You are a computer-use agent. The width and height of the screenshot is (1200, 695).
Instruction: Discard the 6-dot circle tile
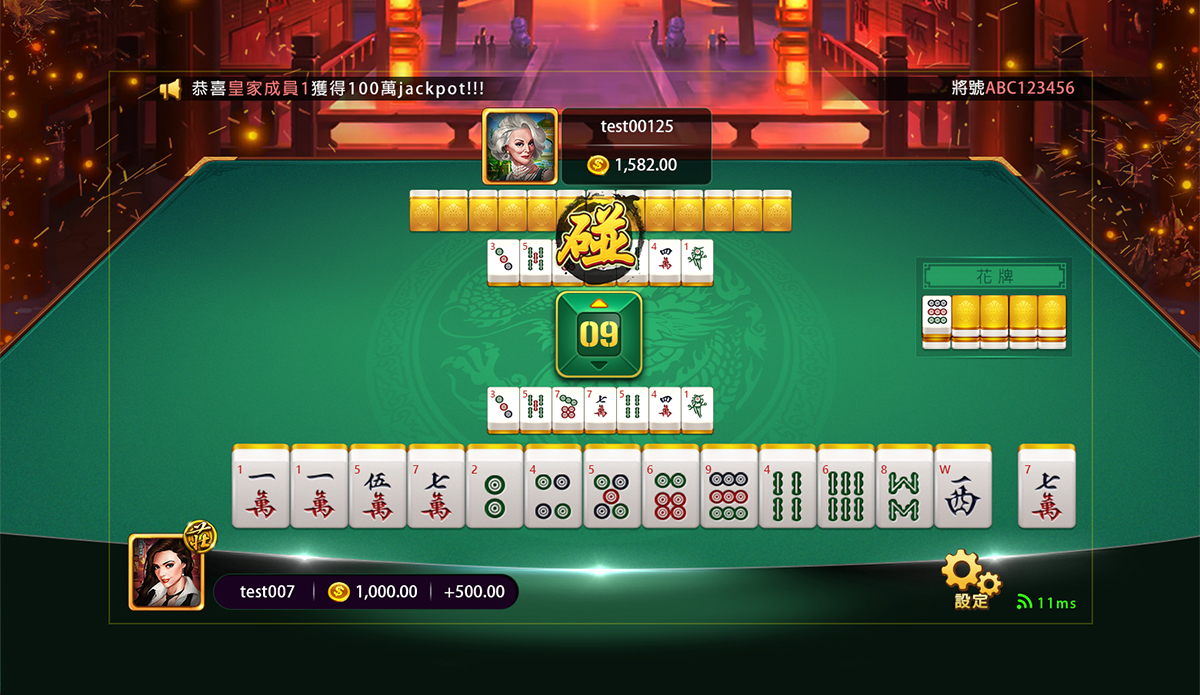671,487
